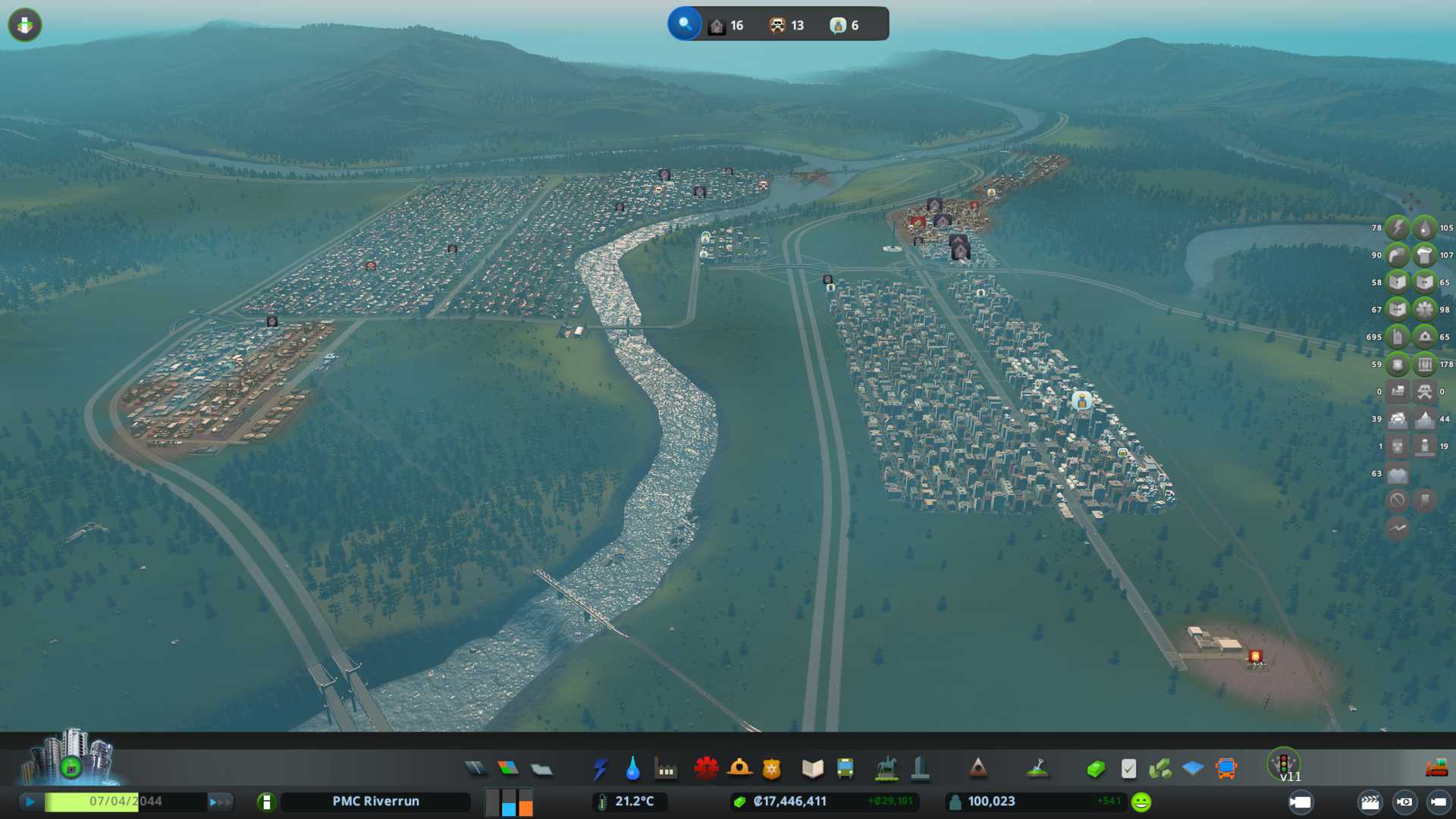Open the Roads build menu
Image resolution: width=1456 pixels, height=819 pixels.
pos(475,769)
